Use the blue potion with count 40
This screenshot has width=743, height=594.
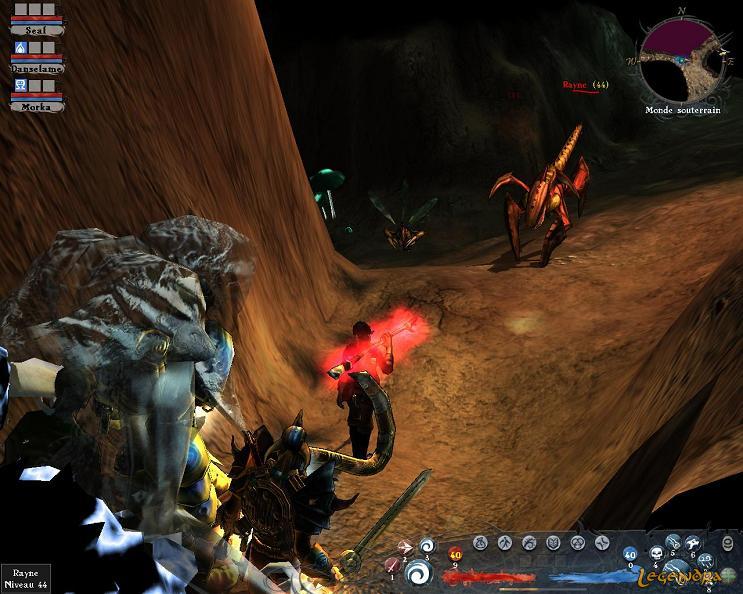pyautogui.click(x=631, y=554)
